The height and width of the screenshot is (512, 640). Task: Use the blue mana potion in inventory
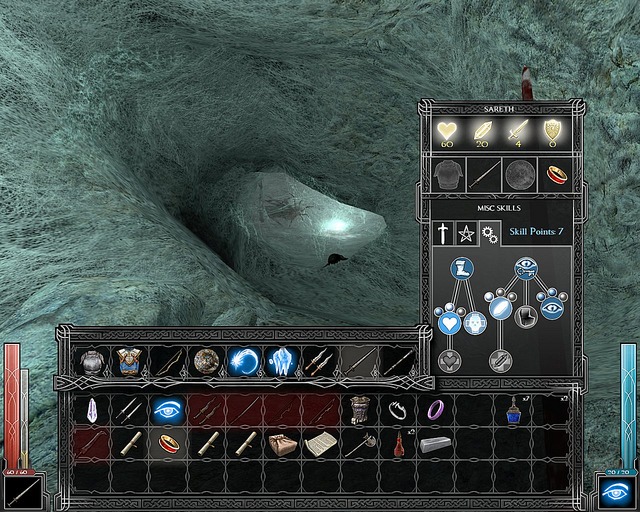click(513, 409)
